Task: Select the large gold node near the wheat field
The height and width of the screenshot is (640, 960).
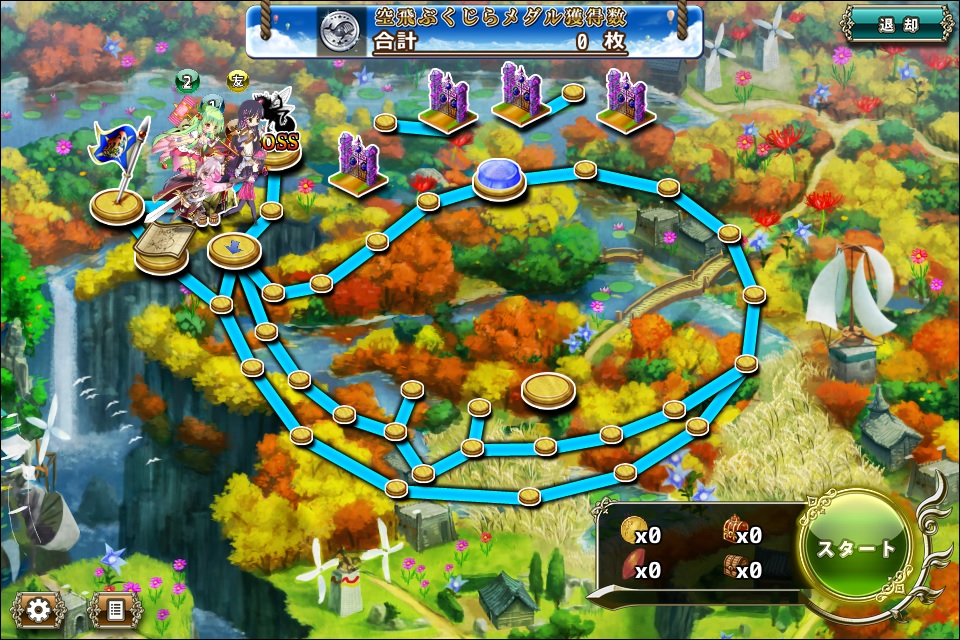Action: 548,388
